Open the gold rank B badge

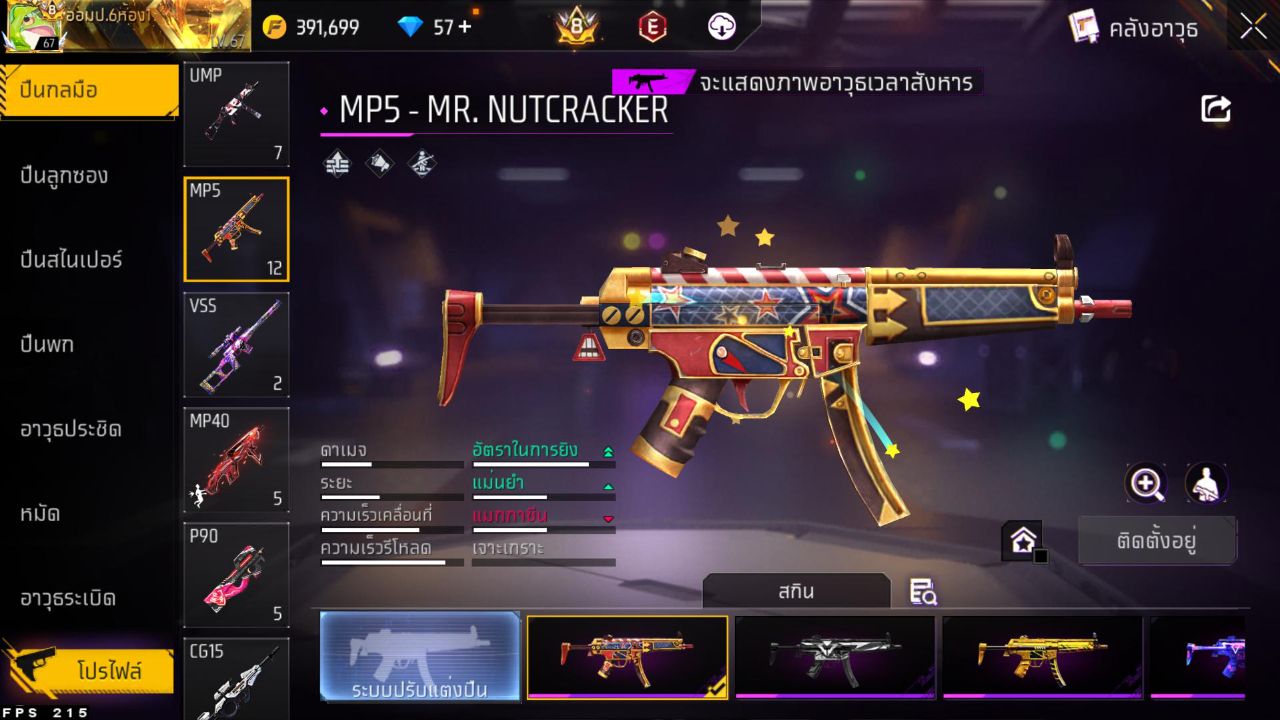[575, 27]
